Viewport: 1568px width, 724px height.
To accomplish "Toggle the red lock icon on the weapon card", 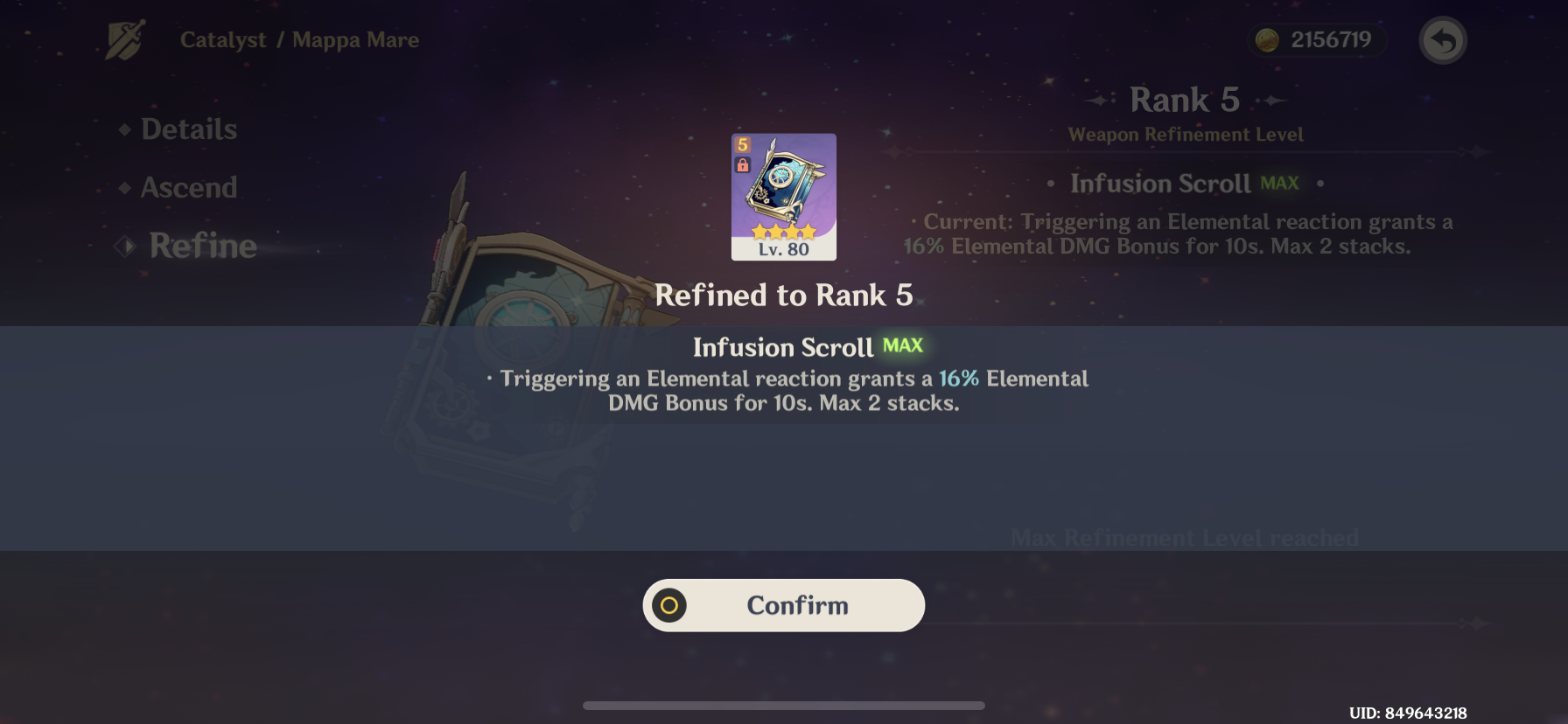I will tap(743, 164).
